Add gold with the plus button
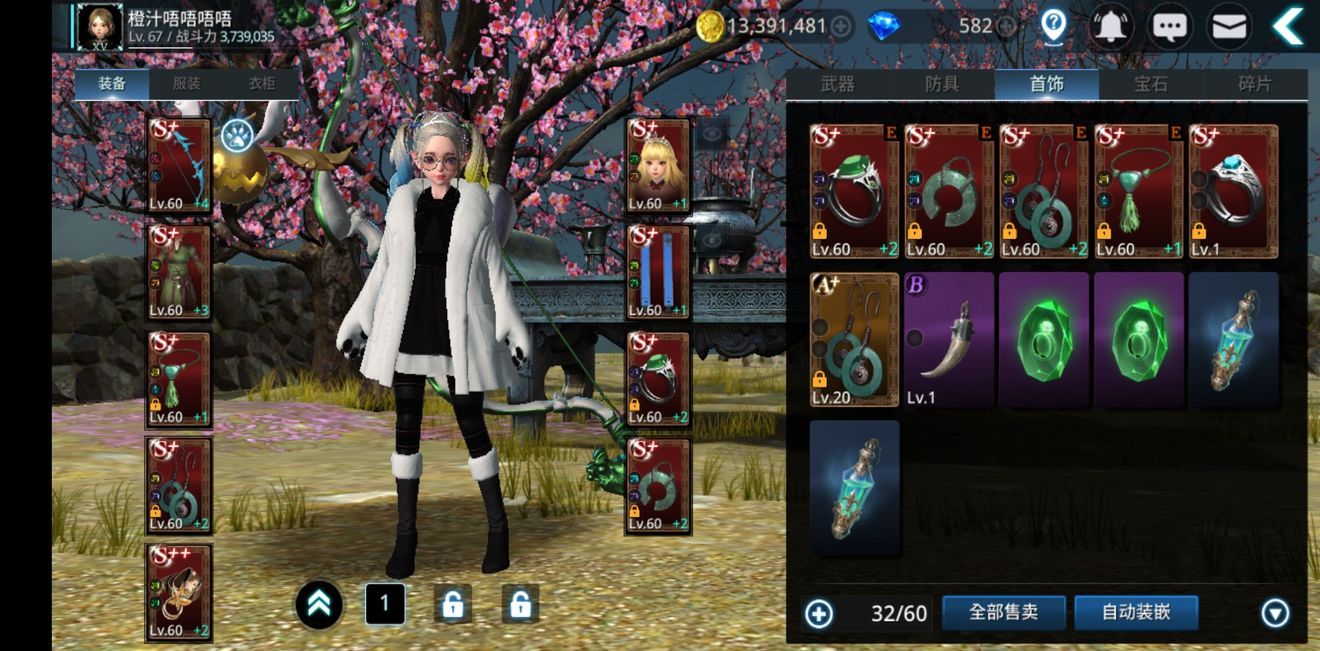The height and width of the screenshot is (651, 1320). click(842, 26)
